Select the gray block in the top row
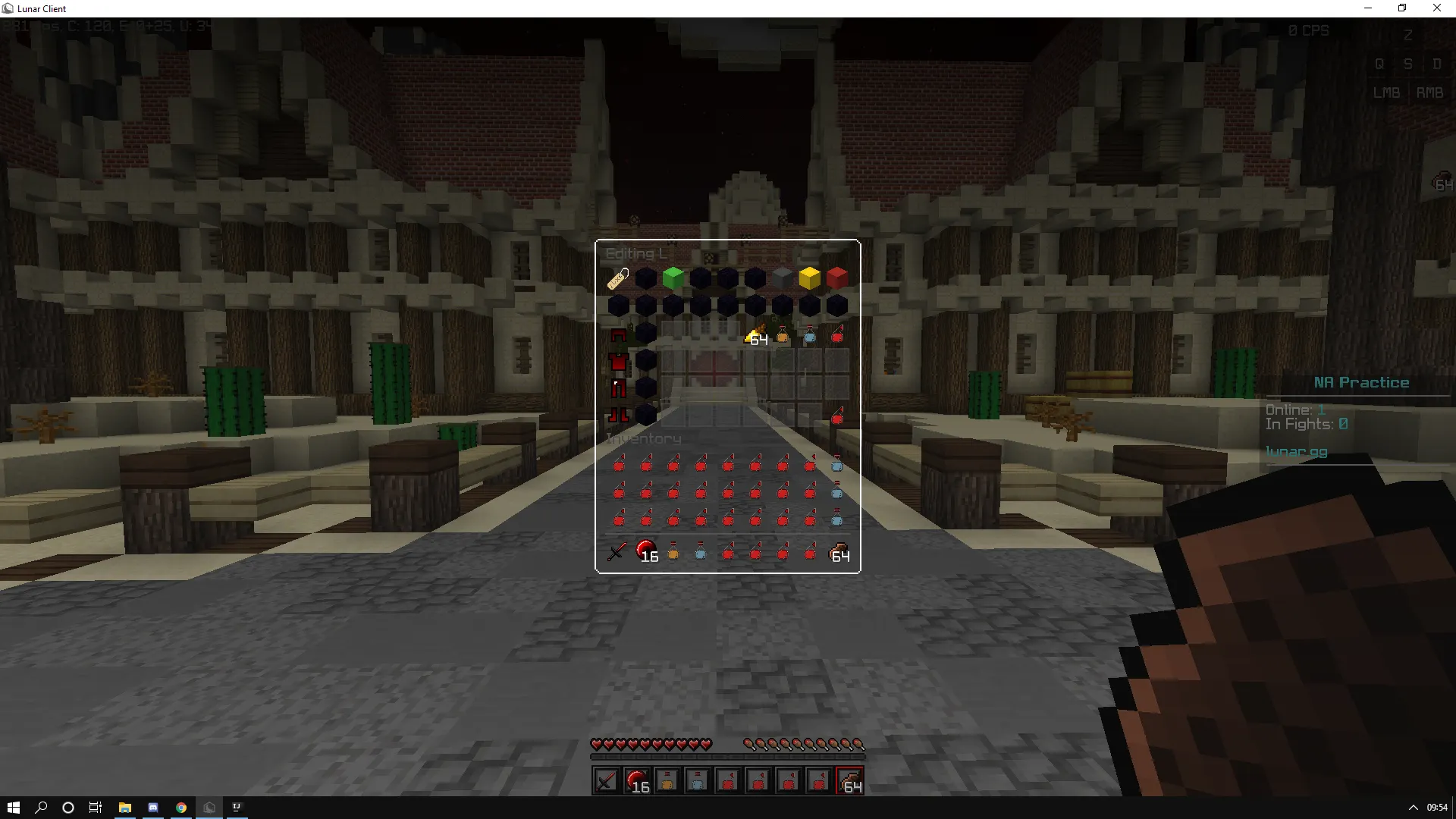The image size is (1456, 819). (782, 278)
